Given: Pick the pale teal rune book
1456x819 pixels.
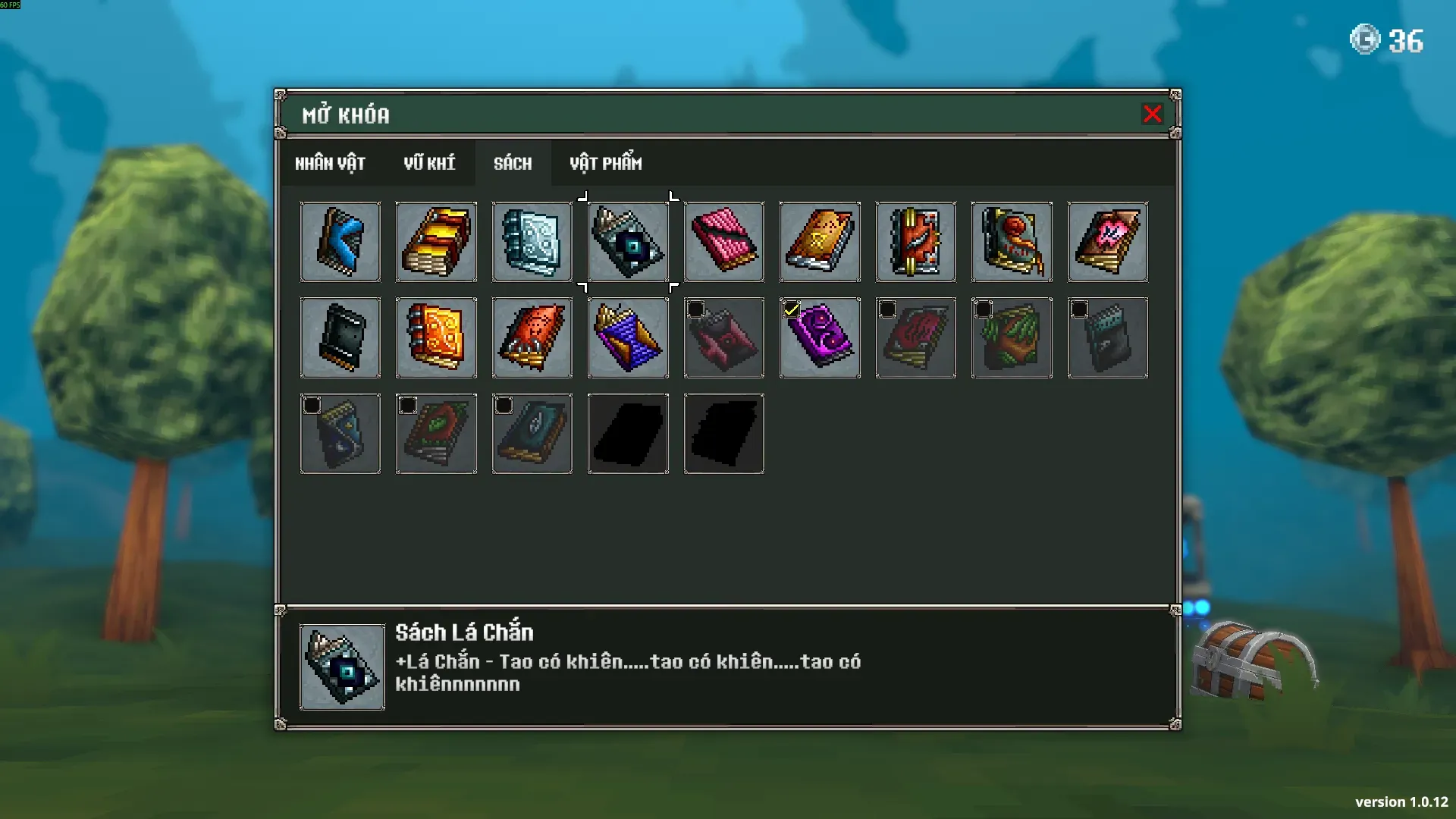Looking at the screenshot, I should (532, 242).
